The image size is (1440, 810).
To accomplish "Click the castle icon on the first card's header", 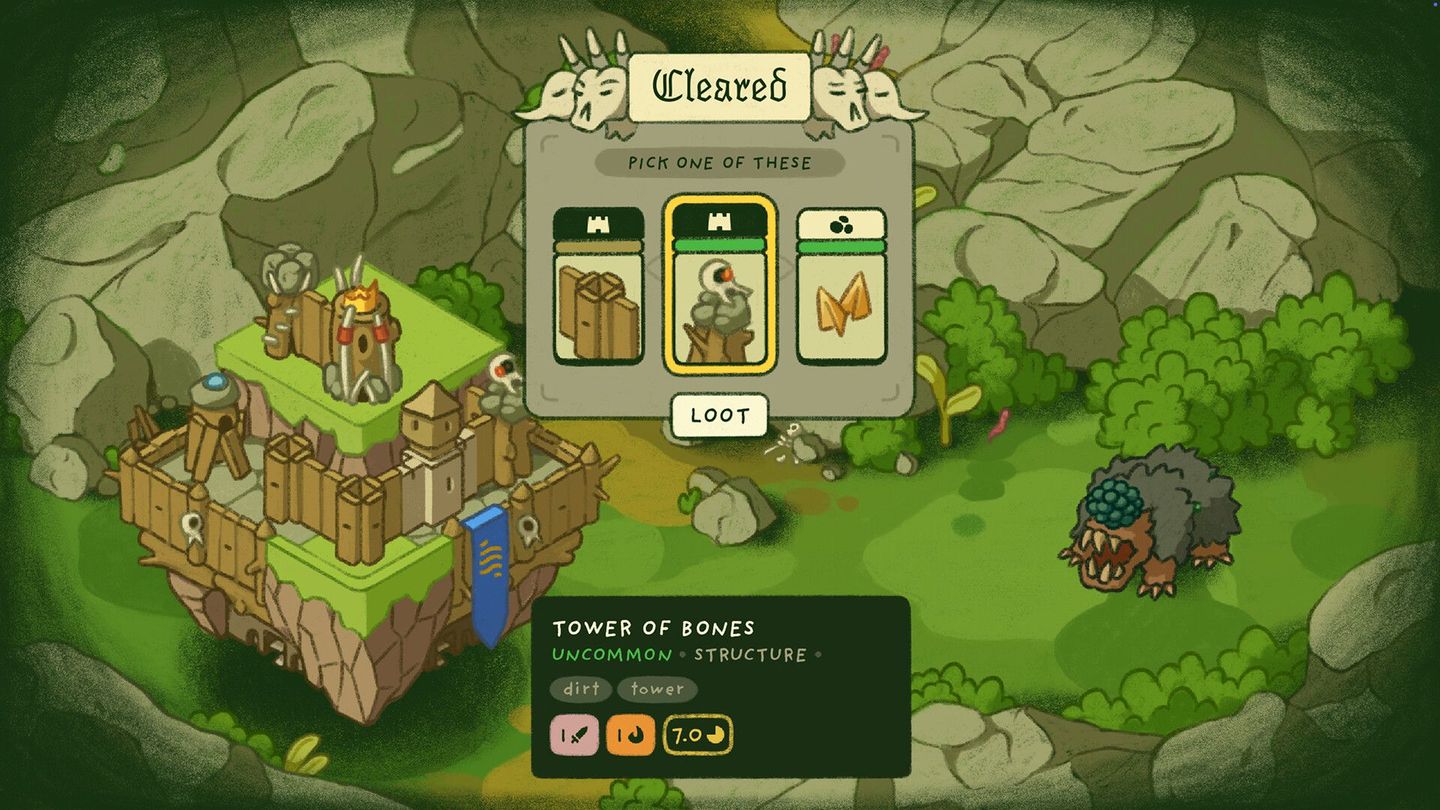I will 597,224.
